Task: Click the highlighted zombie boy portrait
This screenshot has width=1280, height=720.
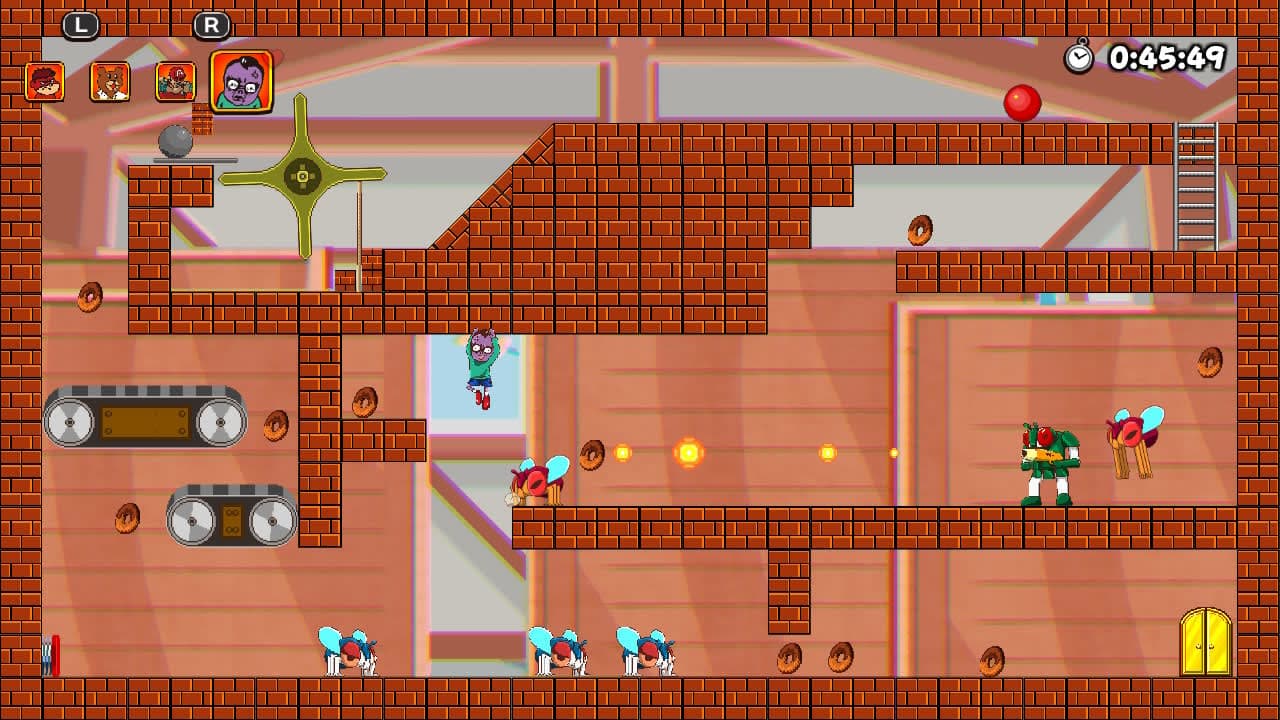Action: [x=240, y=82]
